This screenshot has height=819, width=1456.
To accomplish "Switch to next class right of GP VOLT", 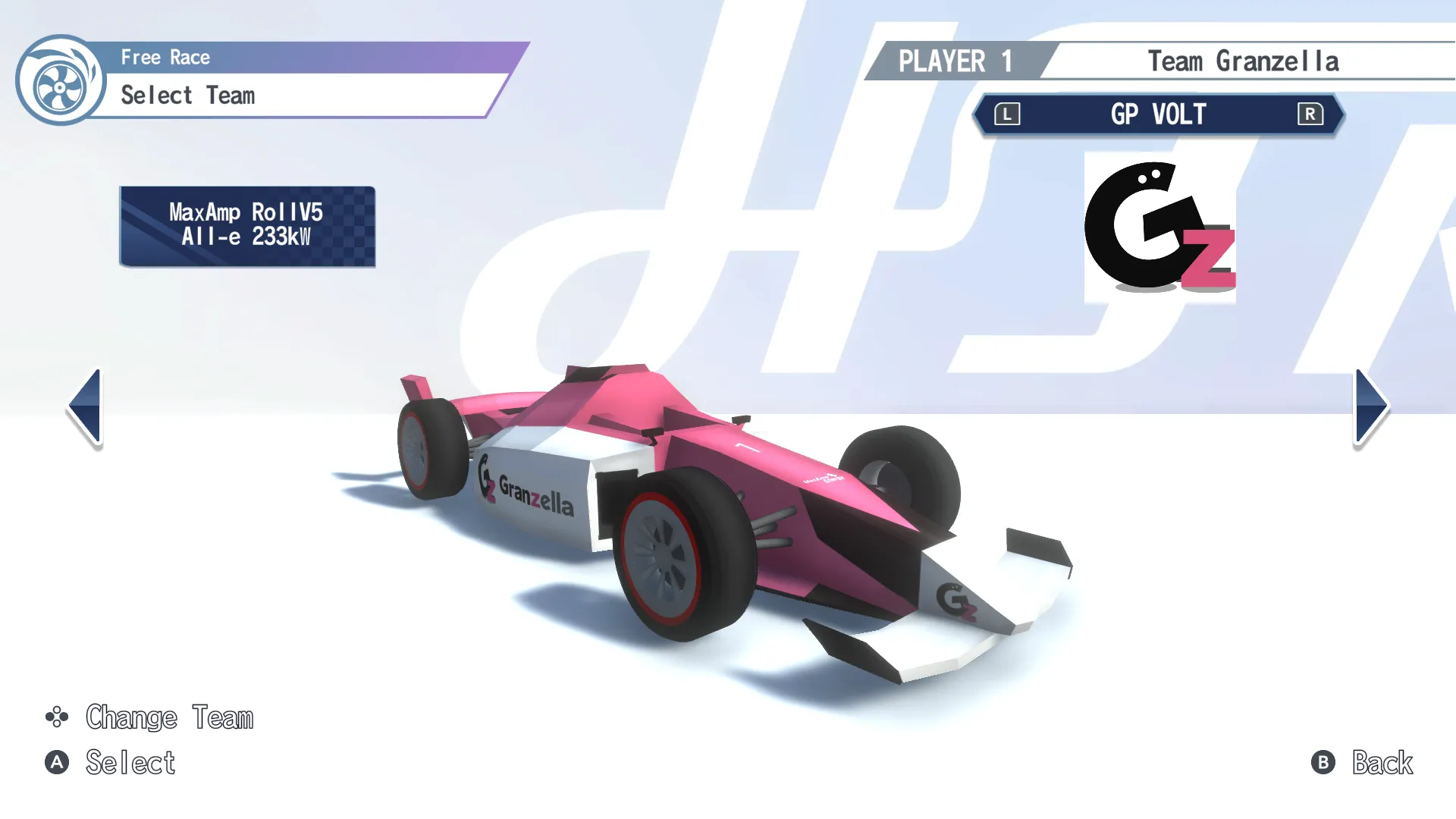I will 1310,115.
